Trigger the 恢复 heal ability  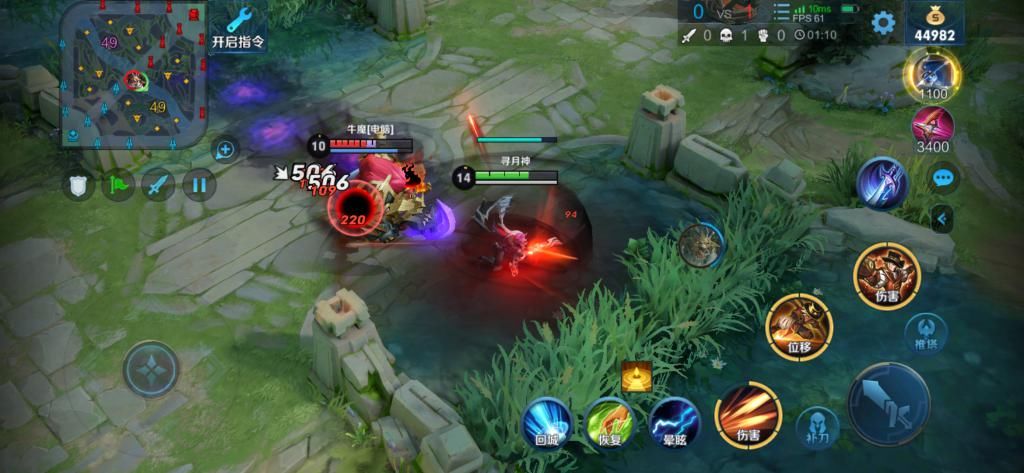(608, 421)
